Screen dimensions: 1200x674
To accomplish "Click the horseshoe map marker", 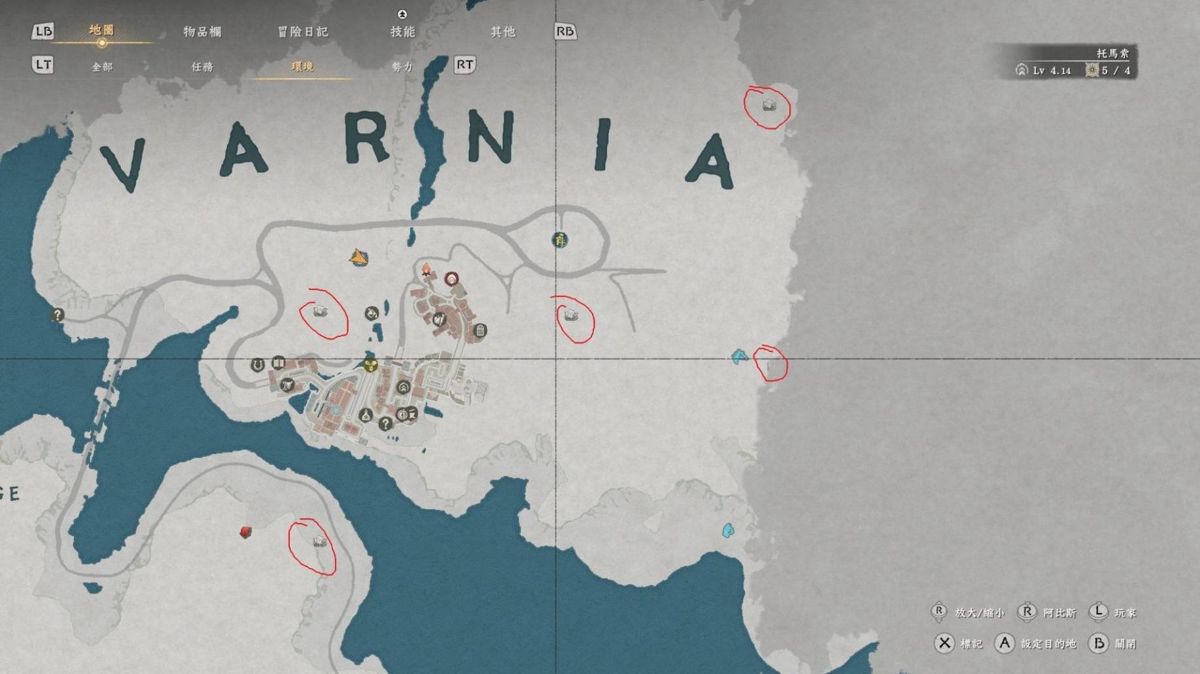I will pos(257,364).
